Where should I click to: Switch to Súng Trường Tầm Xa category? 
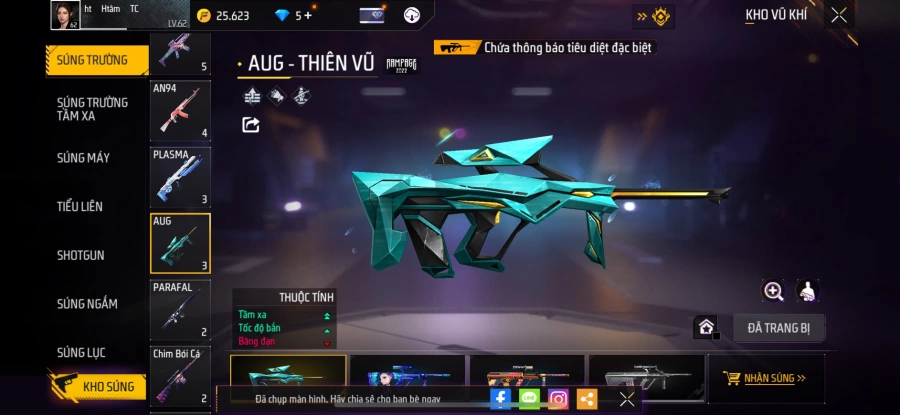tap(92, 109)
